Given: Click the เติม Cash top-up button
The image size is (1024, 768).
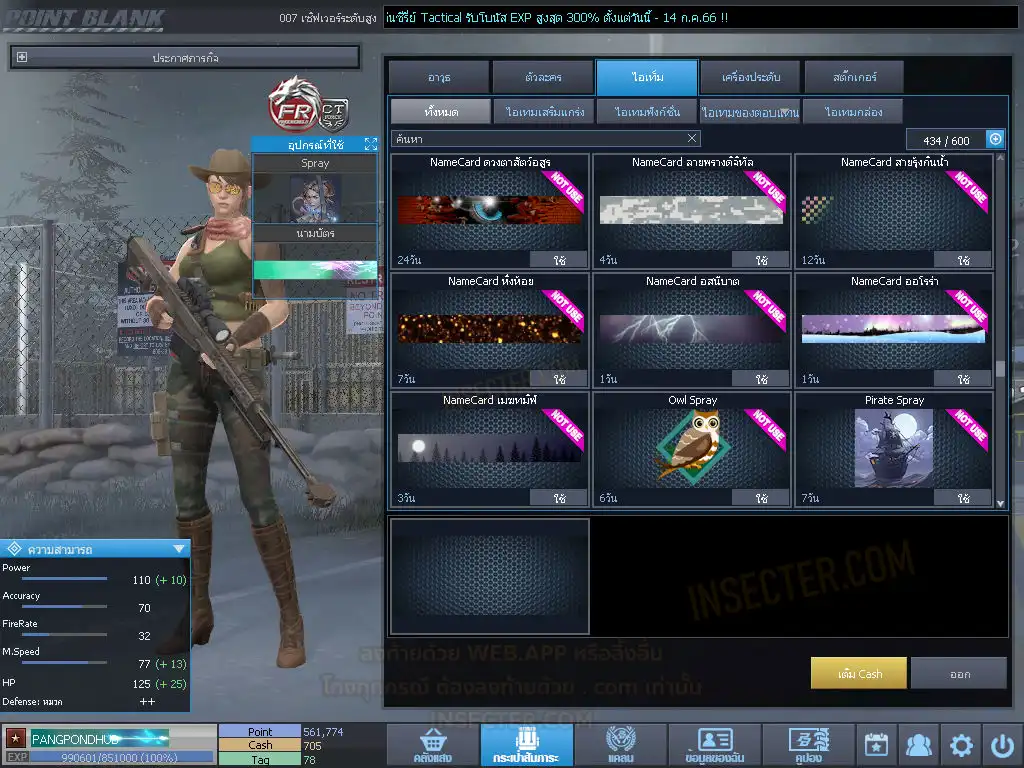Looking at the screenshot, I should [858, 674].
